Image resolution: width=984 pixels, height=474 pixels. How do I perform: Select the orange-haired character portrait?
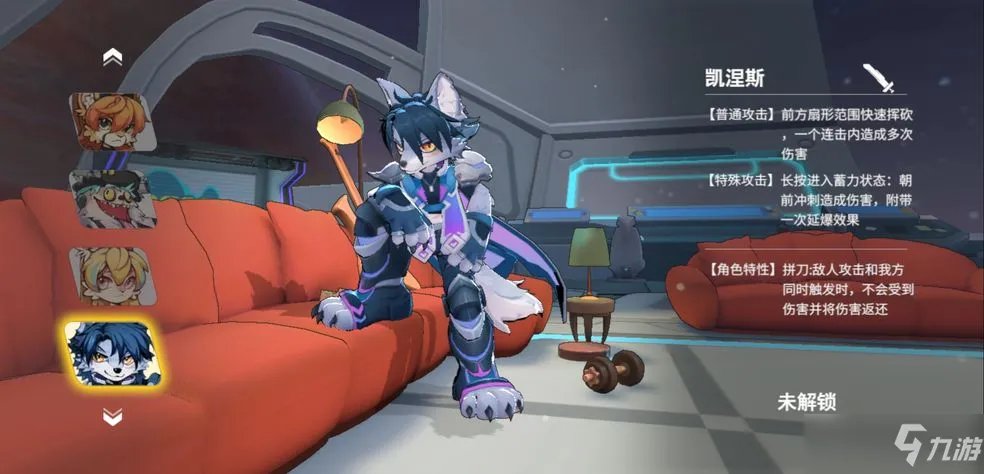(x=112, y=122)
